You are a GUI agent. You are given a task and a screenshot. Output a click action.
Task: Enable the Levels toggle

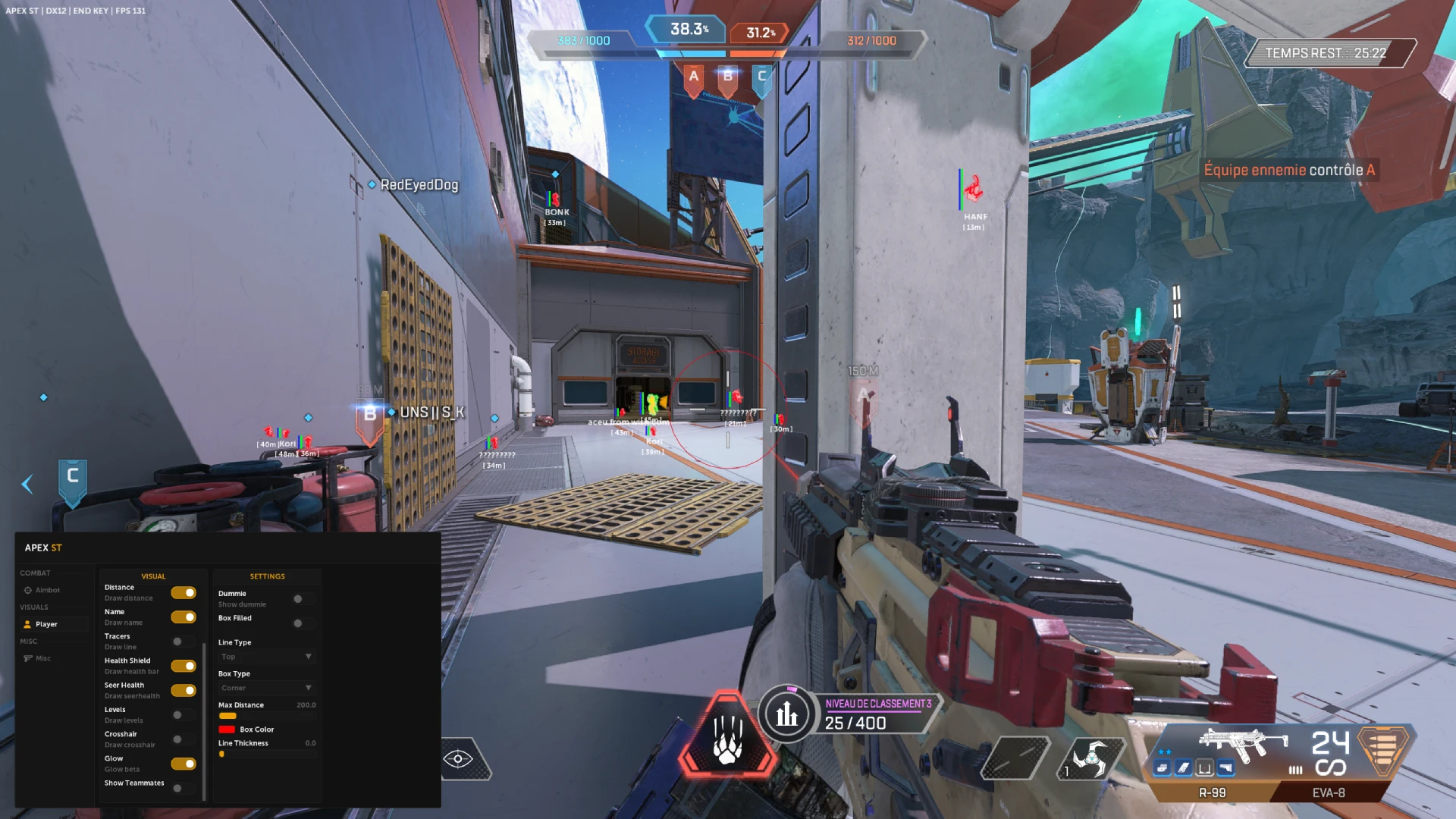point(182,715)
